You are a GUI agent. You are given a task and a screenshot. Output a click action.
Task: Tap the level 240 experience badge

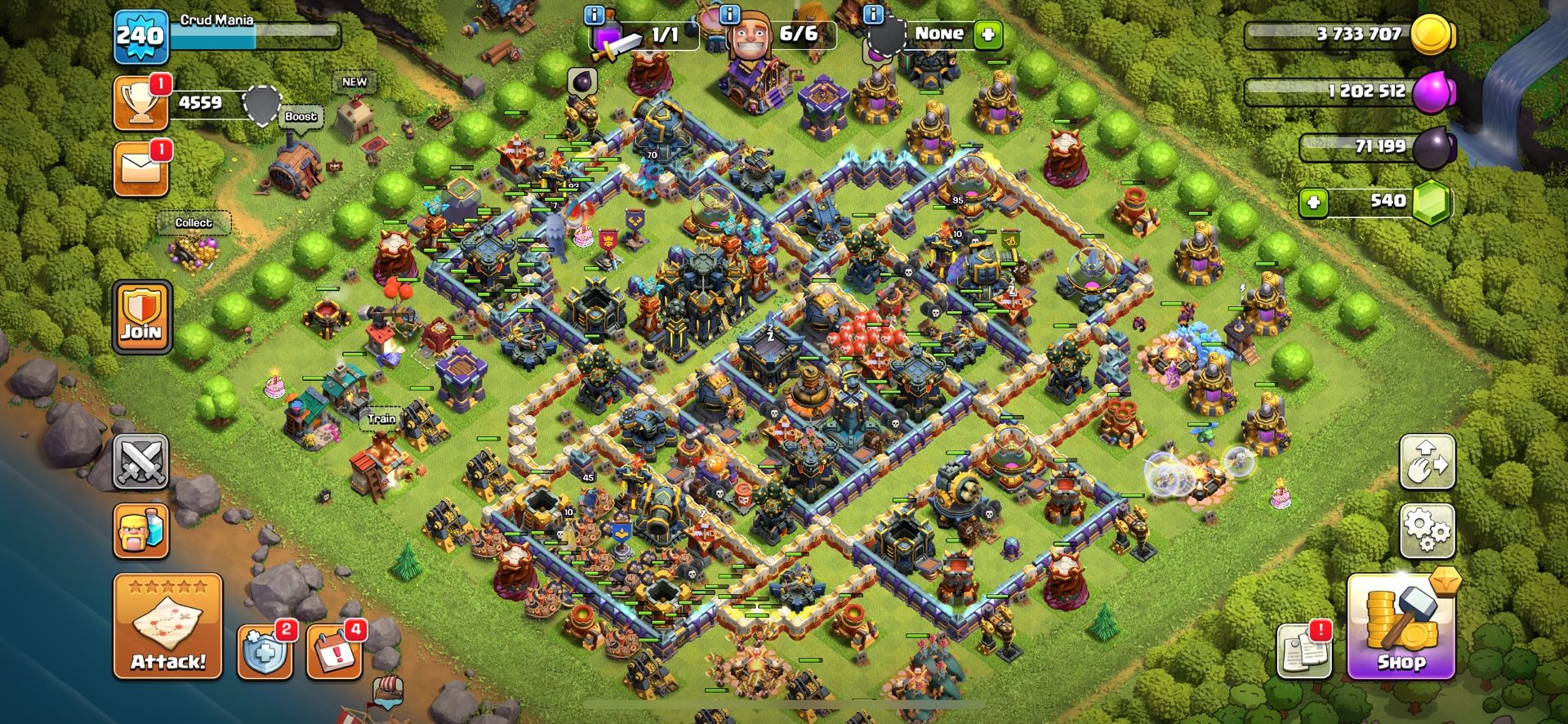point(140,36)
